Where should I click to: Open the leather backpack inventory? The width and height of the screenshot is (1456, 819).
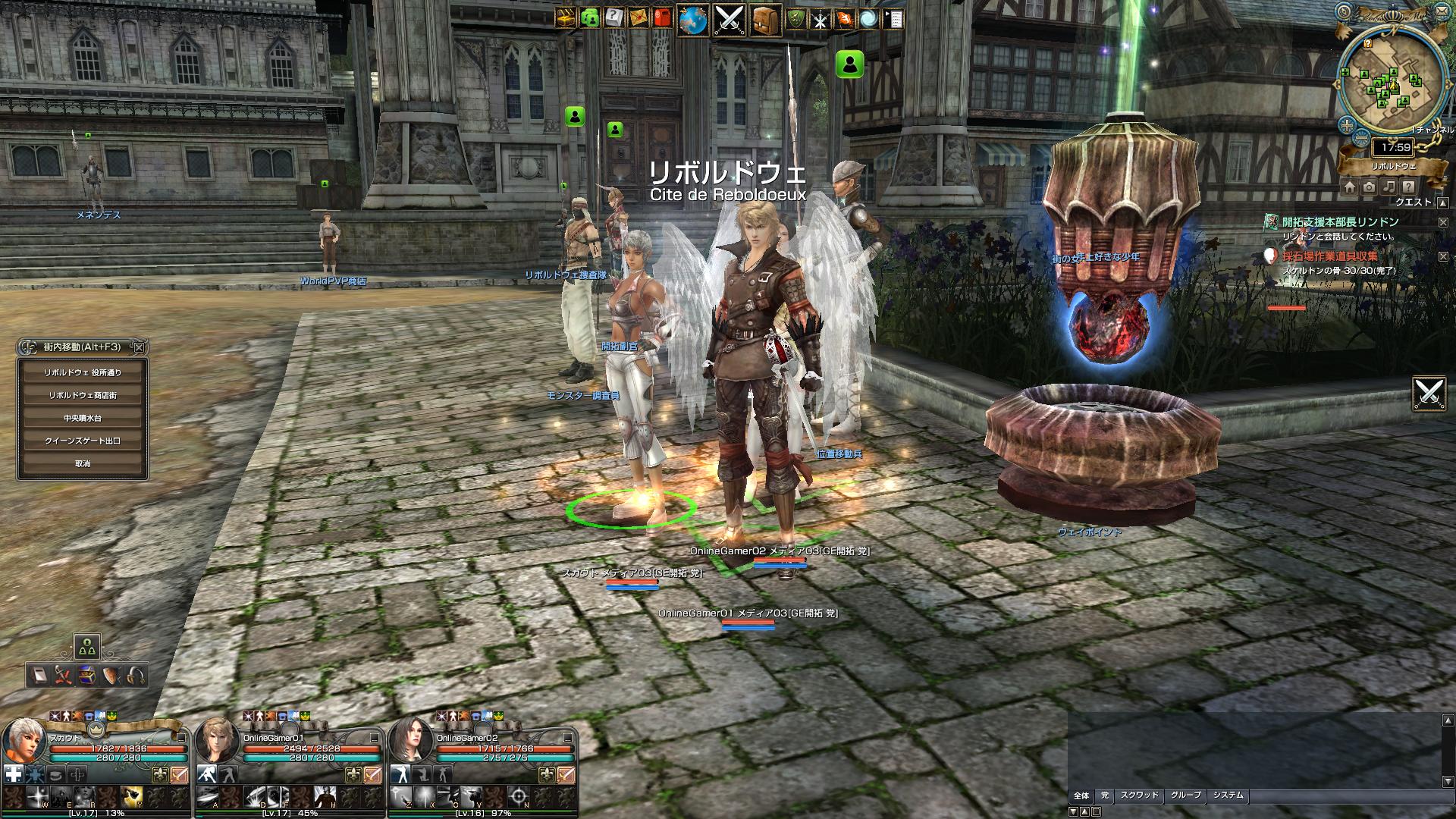pos(766,20)
